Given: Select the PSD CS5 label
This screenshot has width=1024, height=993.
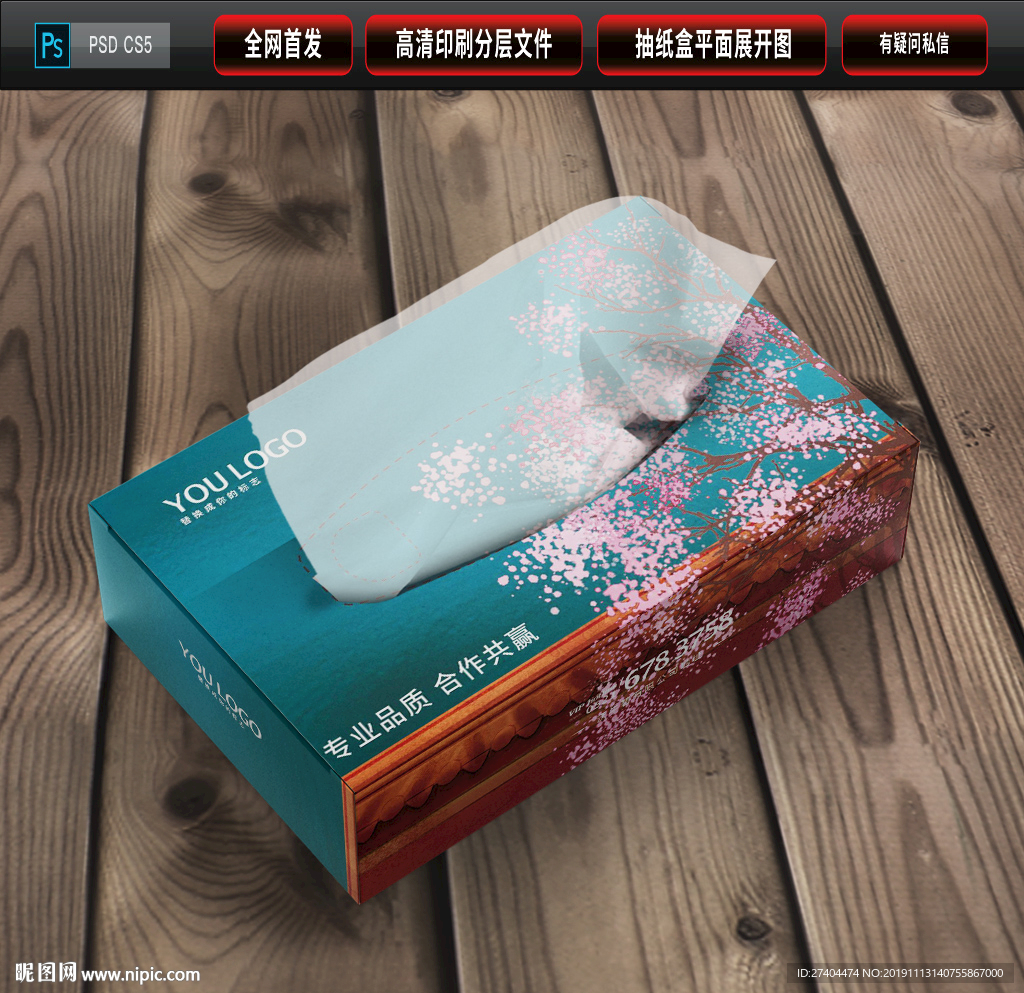Looking at the screenshot, I should click(120, 46).
